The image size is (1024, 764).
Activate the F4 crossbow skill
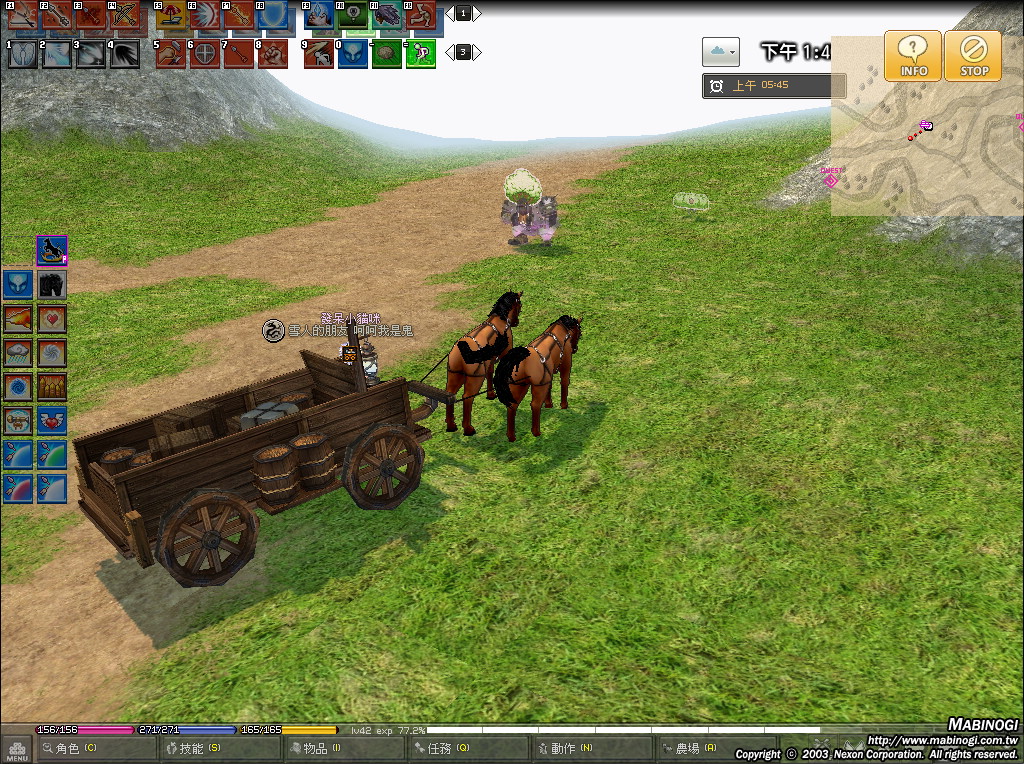pos(124,15)
